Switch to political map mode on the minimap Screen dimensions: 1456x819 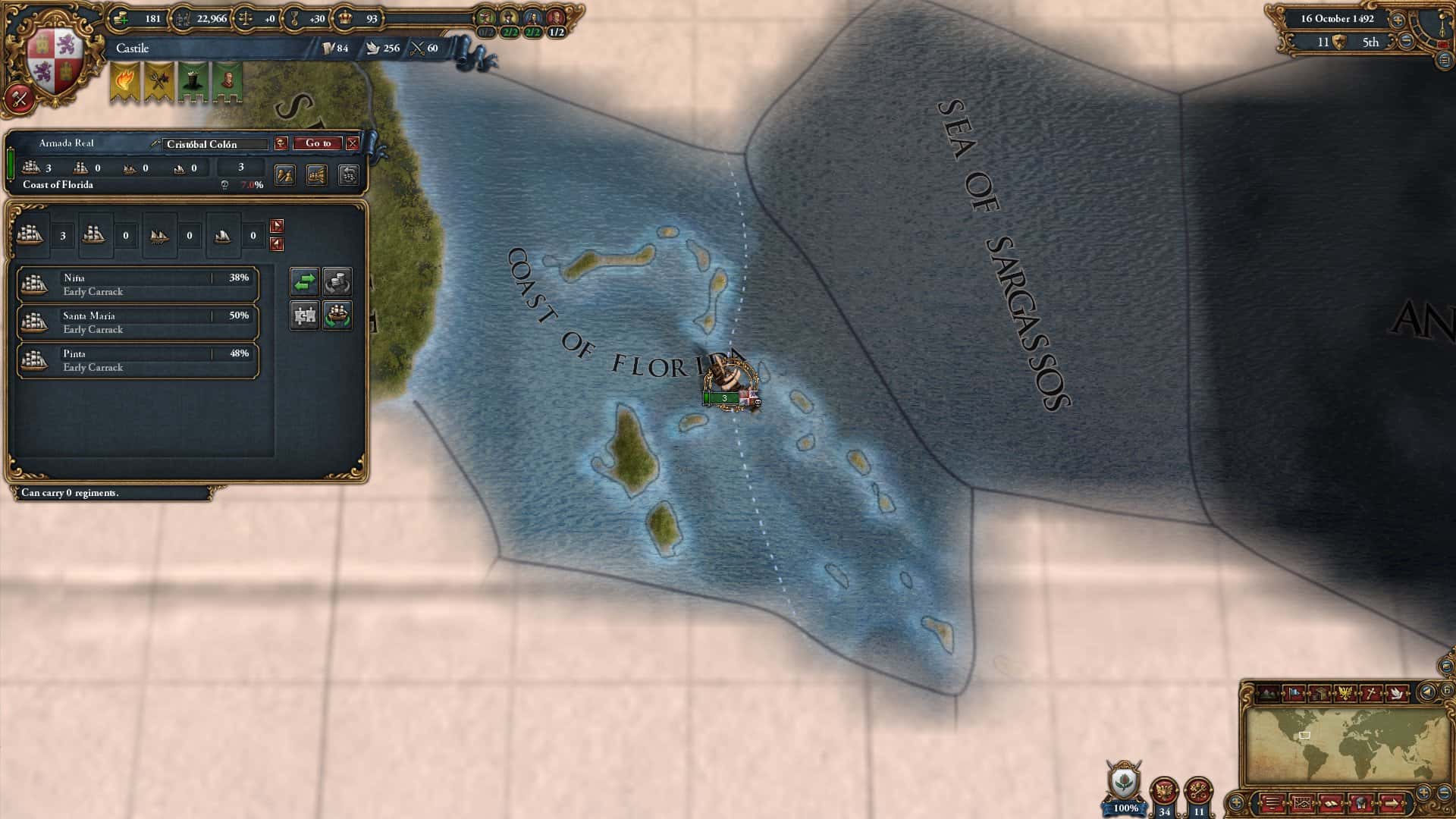click(x=1294, y=691)
